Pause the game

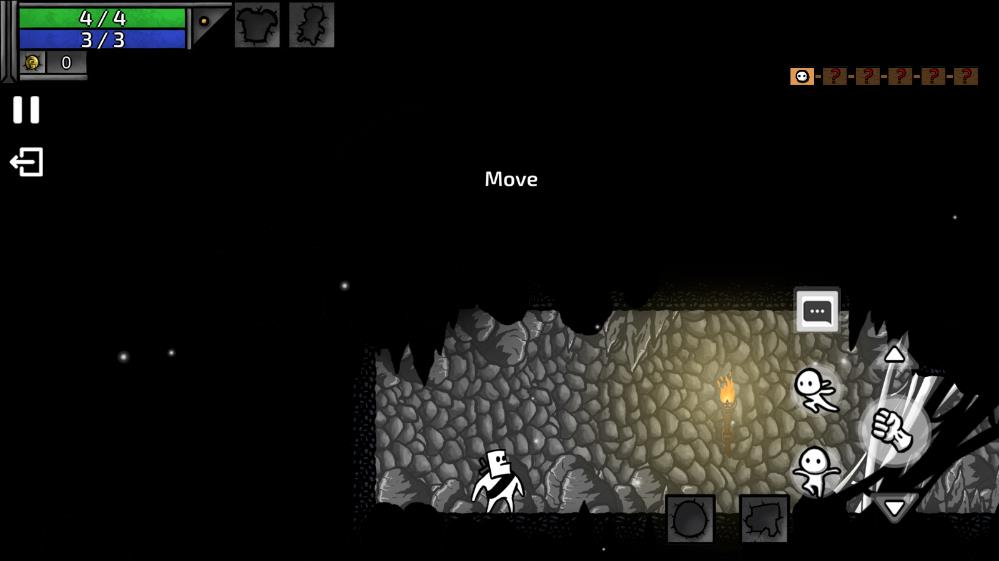(x=26, y=110)
